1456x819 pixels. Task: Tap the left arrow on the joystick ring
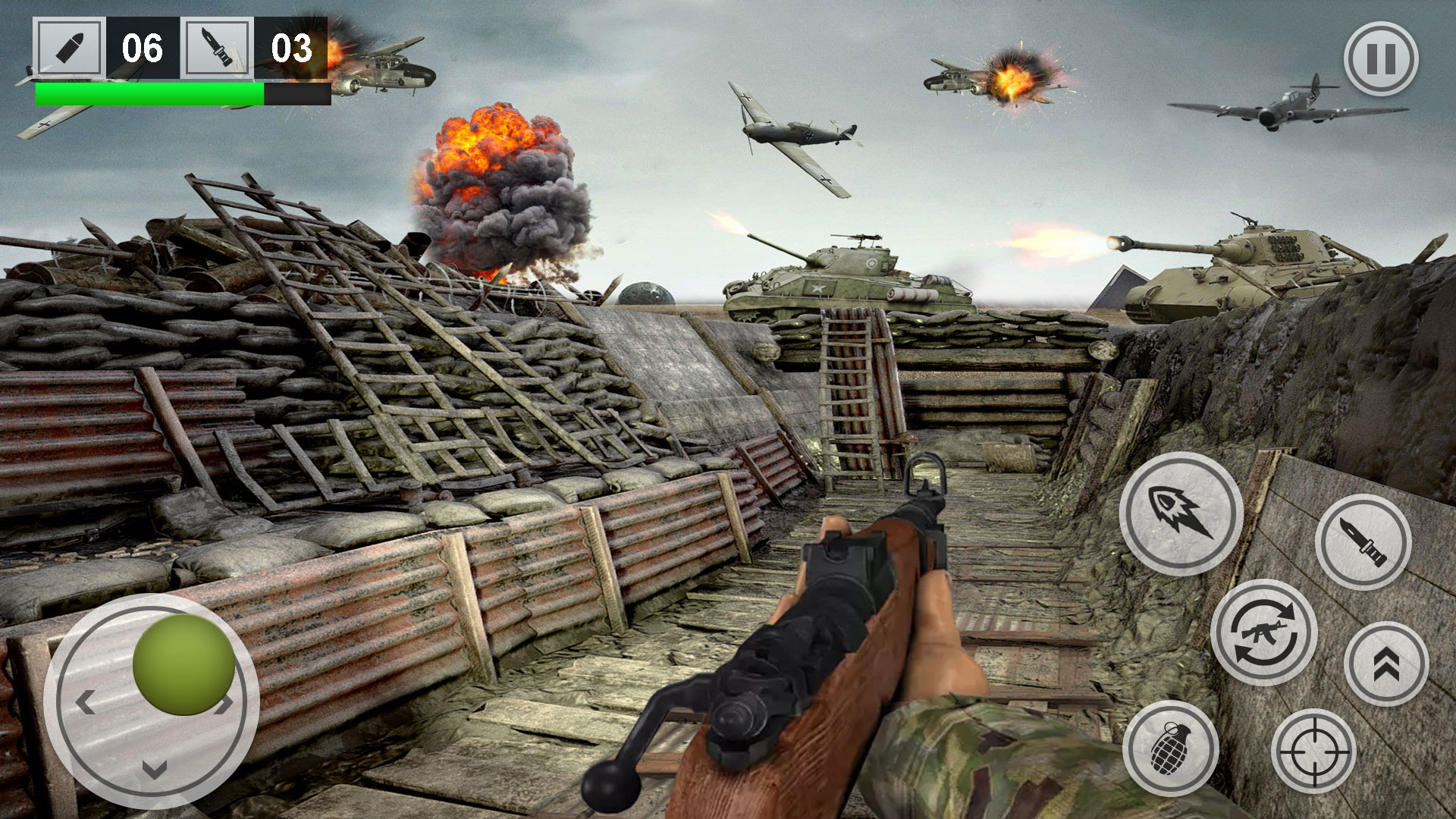(83, 701)
